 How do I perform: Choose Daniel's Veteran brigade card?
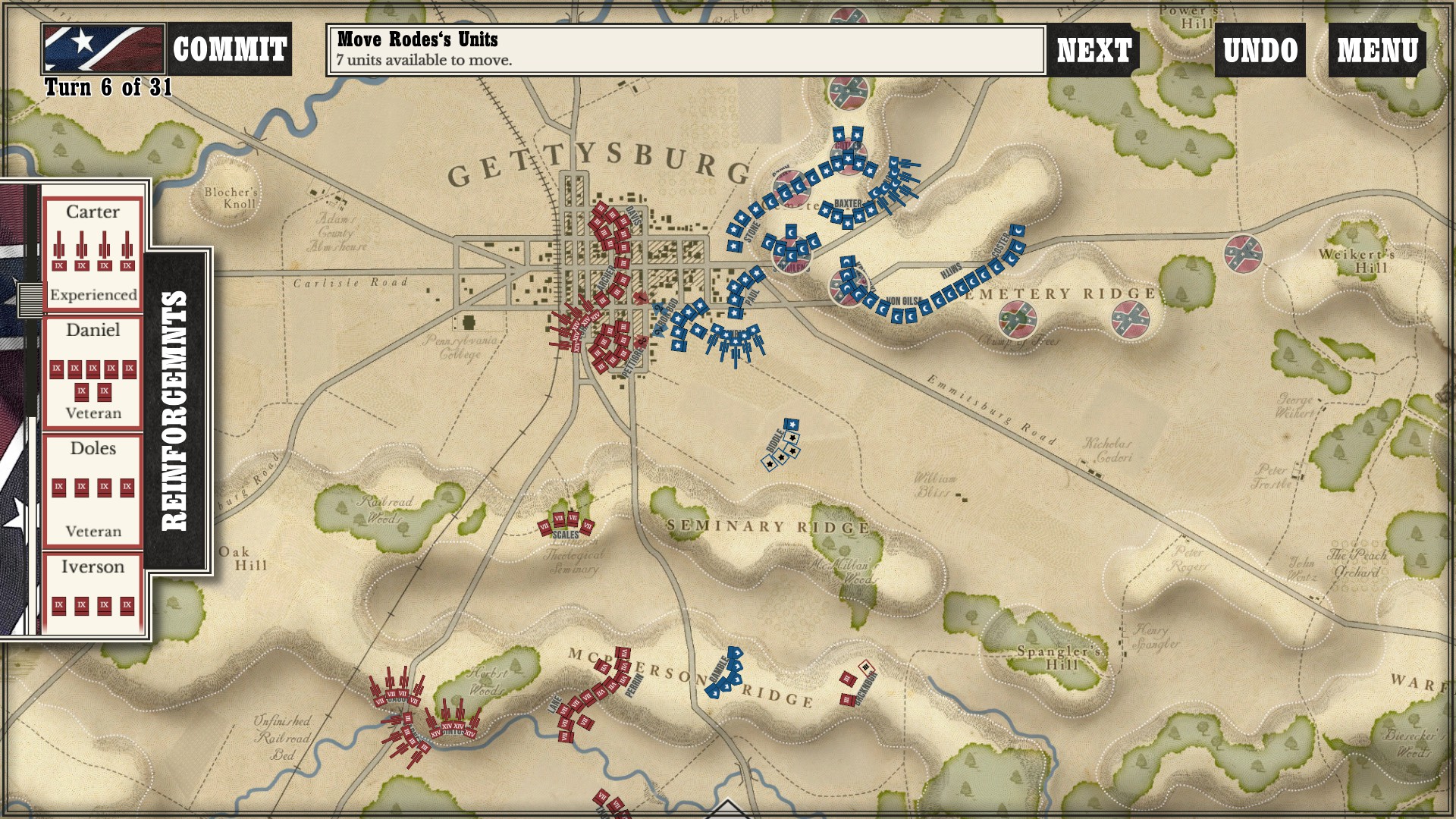point(93,372)
